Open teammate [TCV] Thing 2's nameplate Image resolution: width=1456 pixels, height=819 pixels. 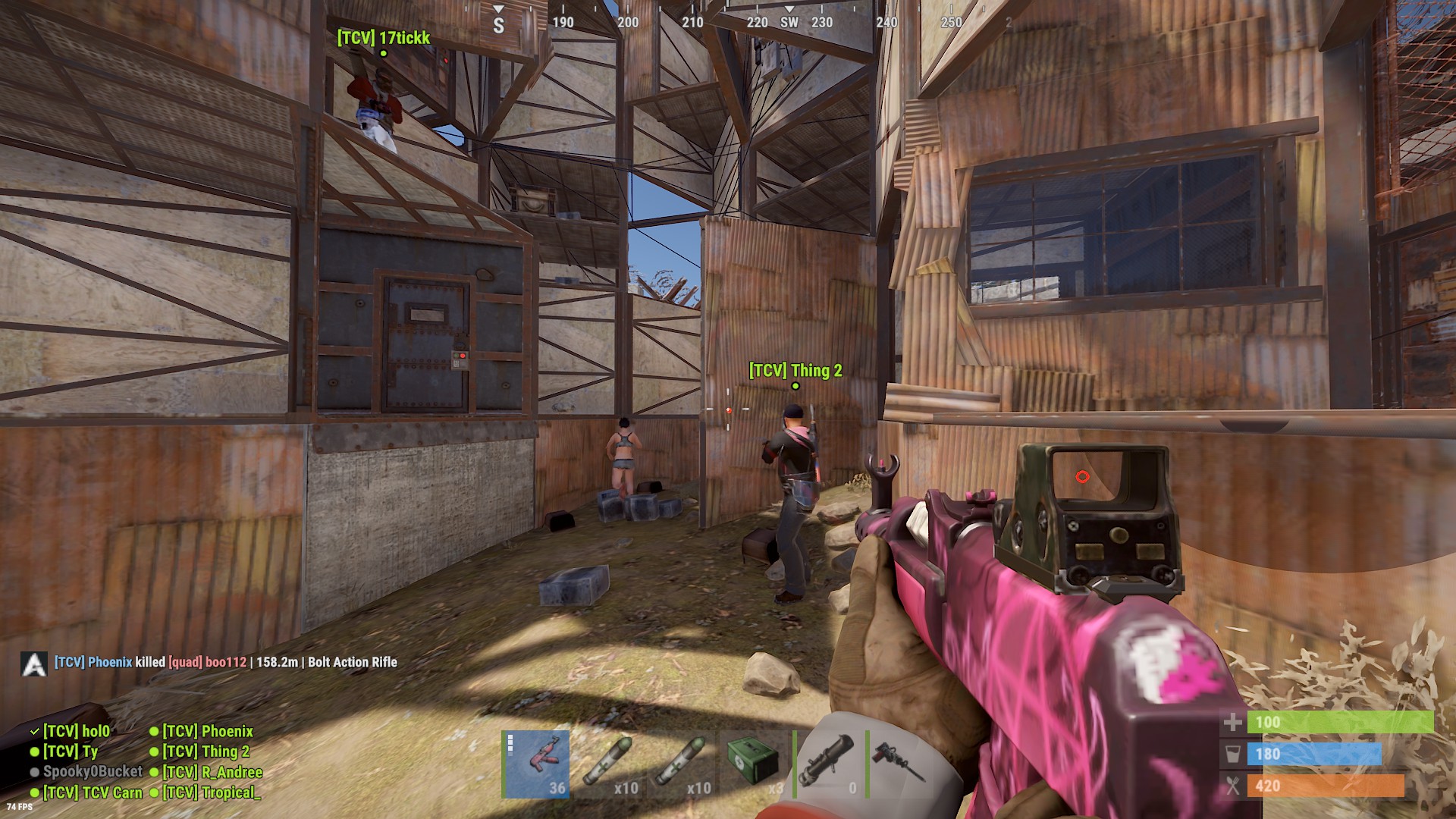click(x=795, y=372)
